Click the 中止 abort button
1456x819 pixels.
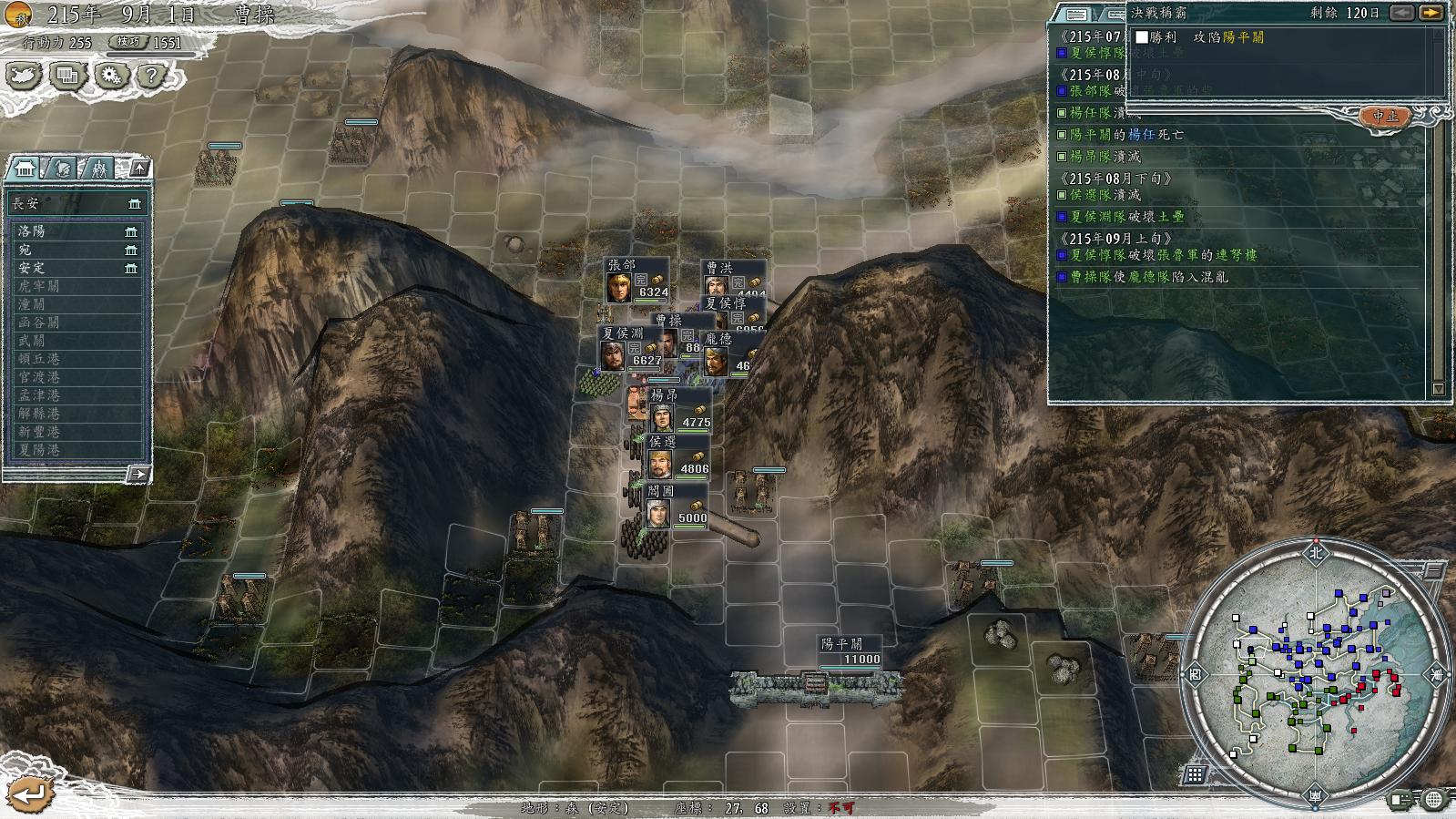click(x=1385, y=117)
